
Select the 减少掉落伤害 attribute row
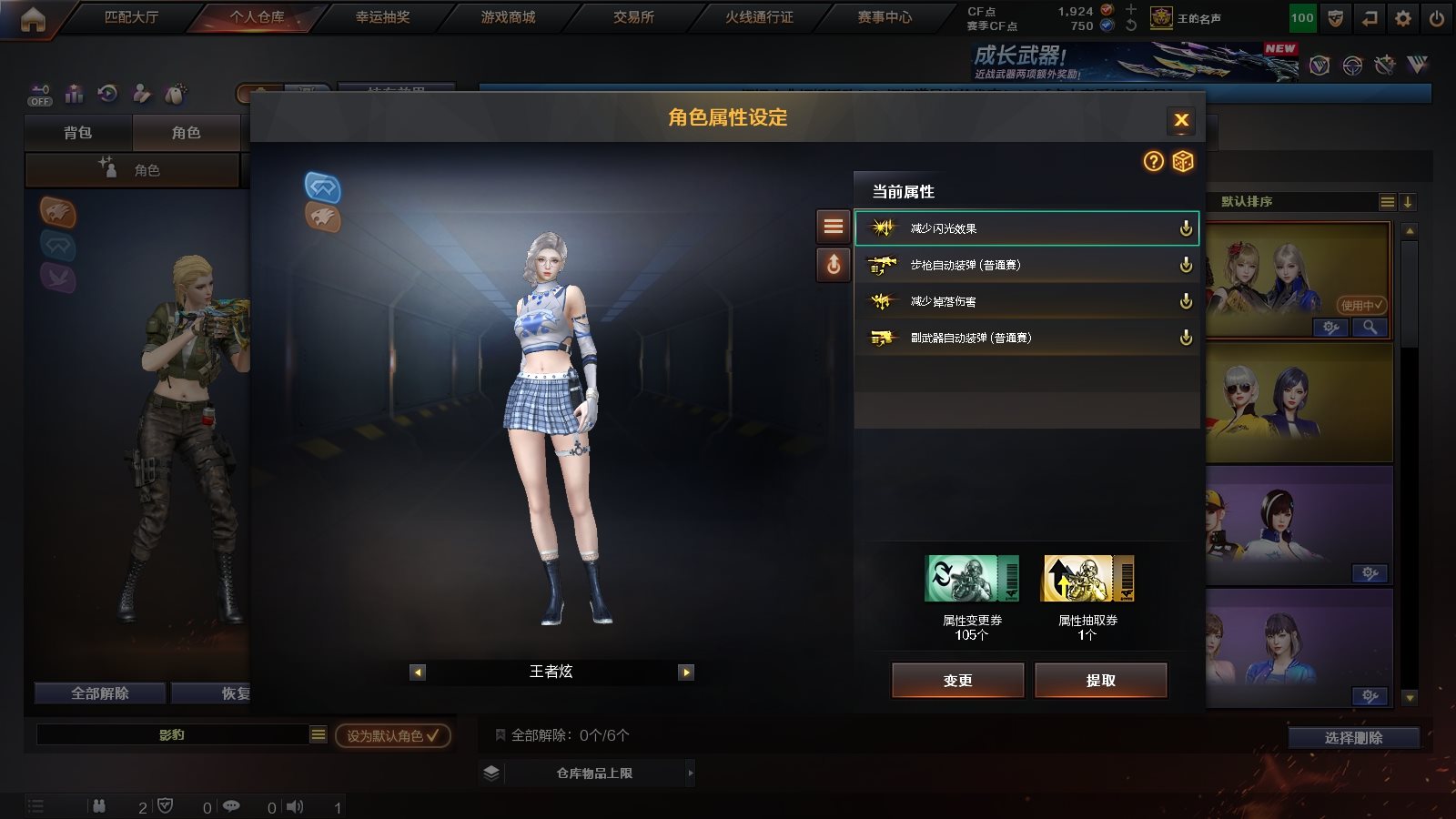tap(1026, 301)
